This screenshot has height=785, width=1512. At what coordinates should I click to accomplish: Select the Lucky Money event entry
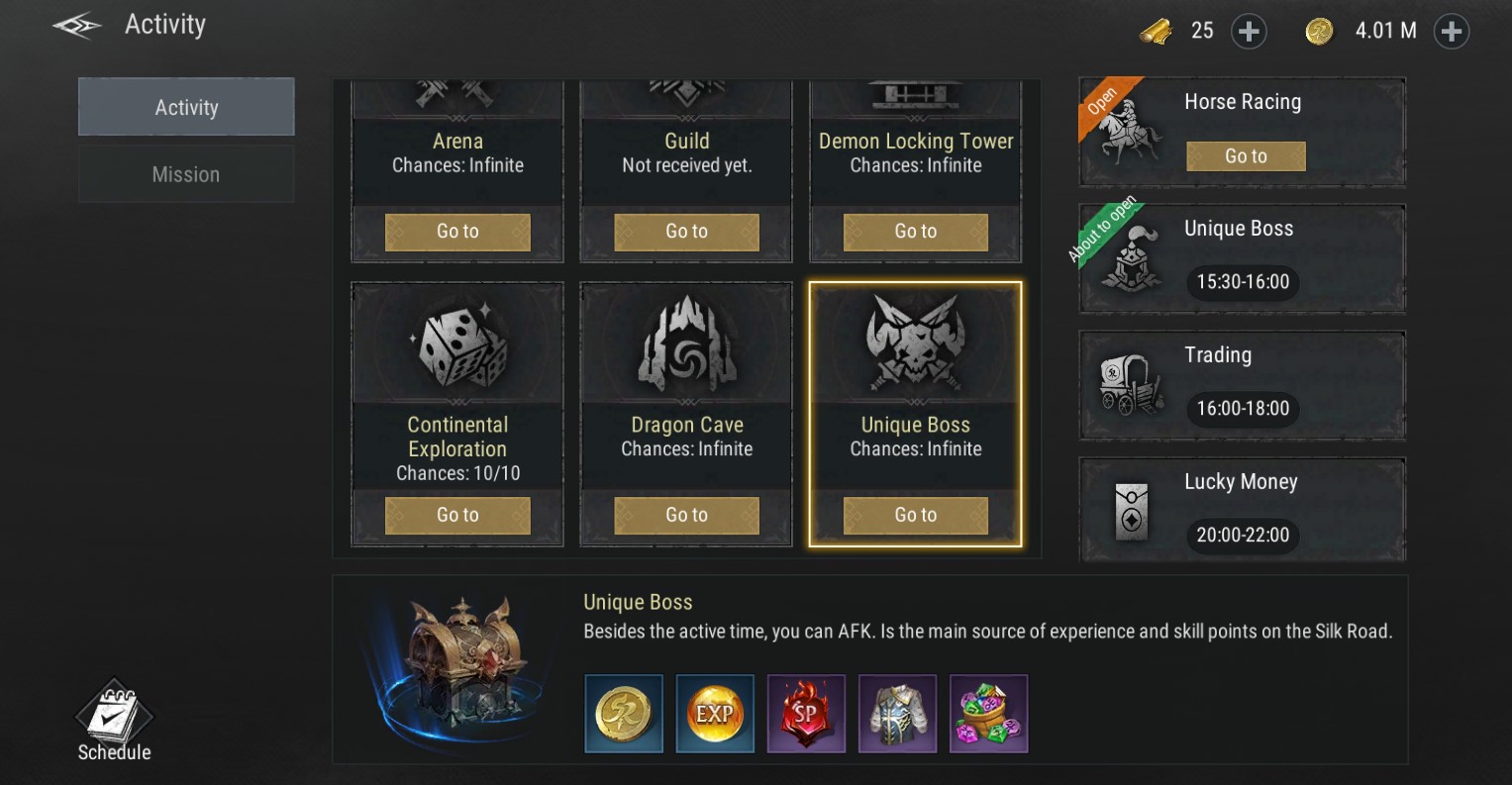pyautogui.click(x=1242, y=511)
